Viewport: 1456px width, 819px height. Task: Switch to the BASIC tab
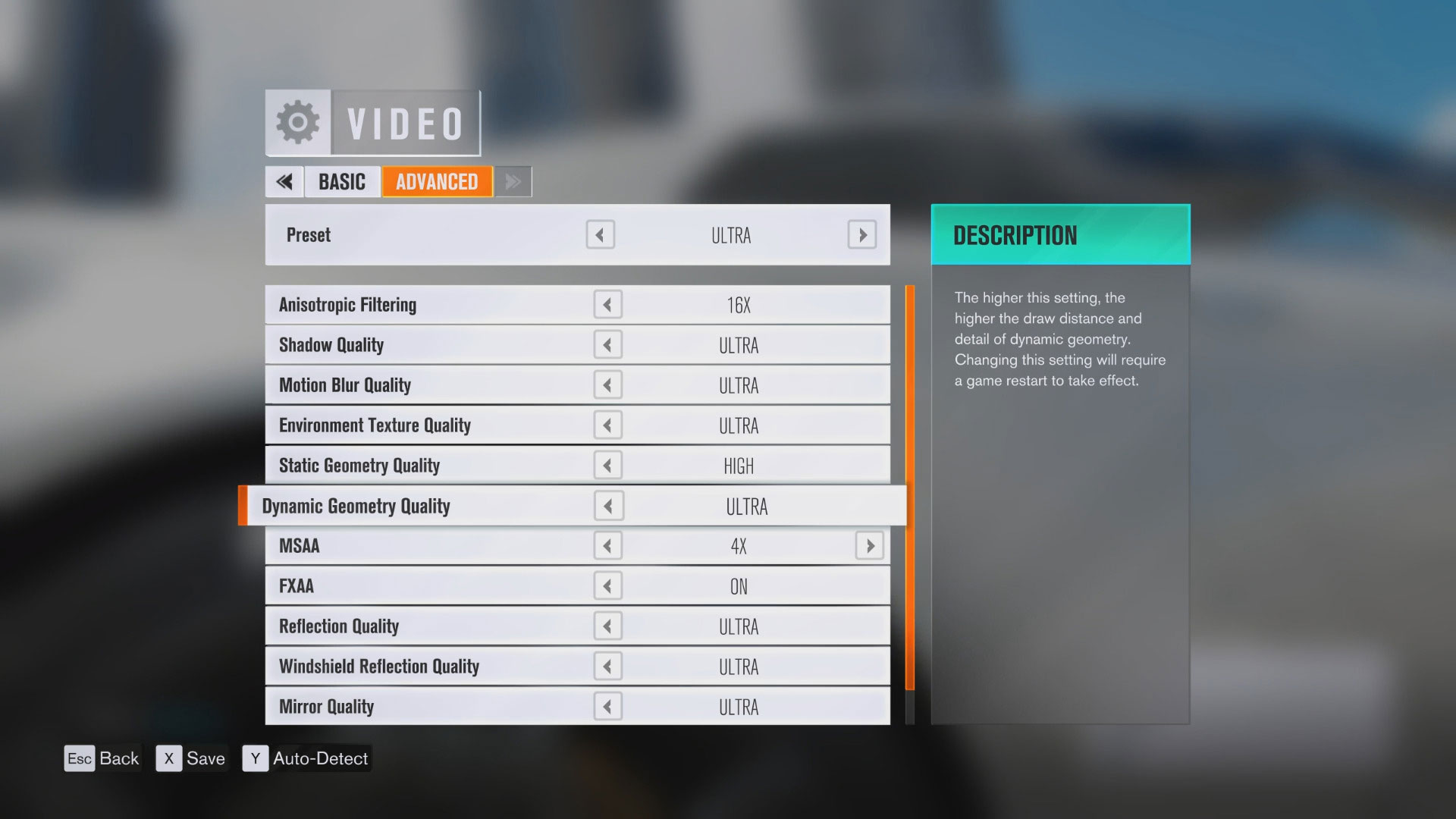(x=342, y=182)
